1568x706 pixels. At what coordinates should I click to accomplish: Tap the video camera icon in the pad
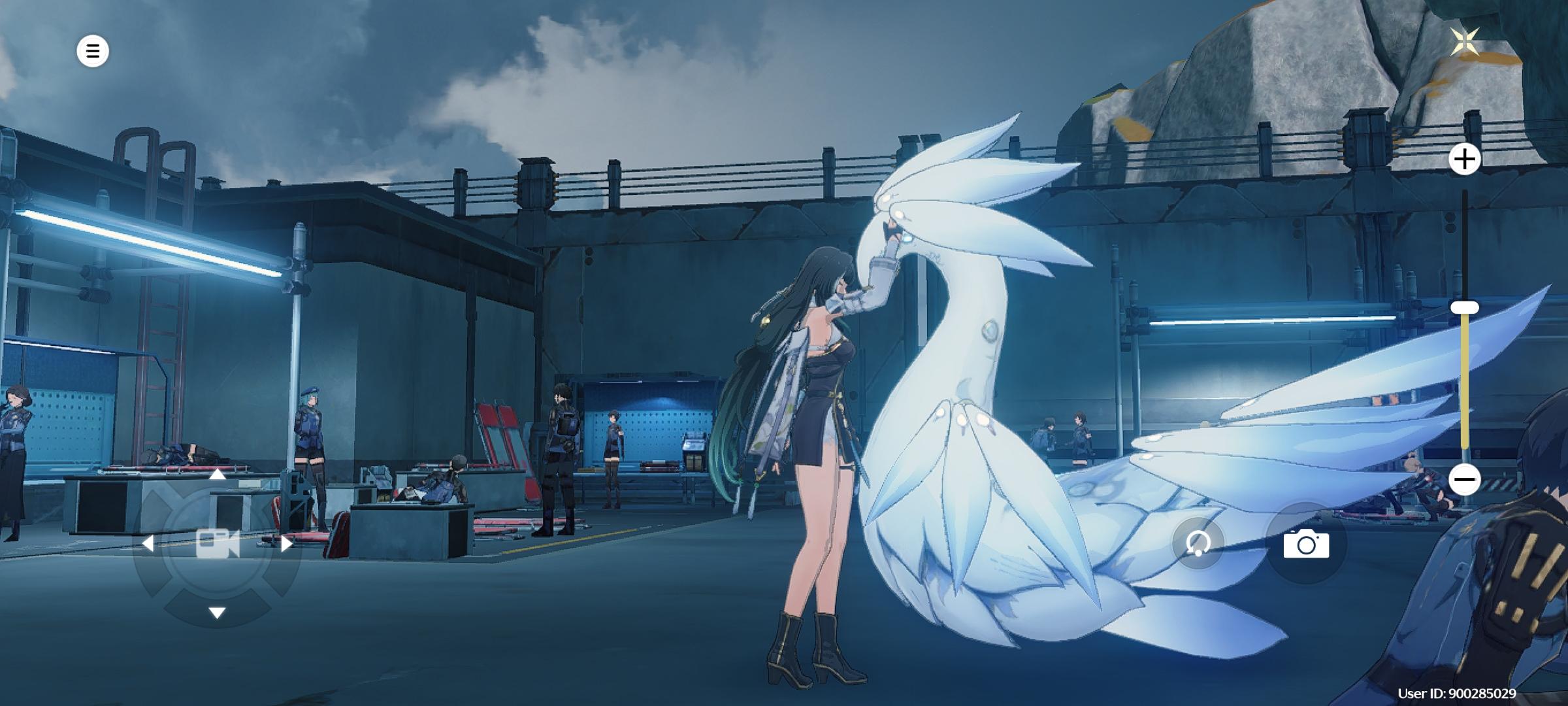pyautogui.click(x=218, y=543)
